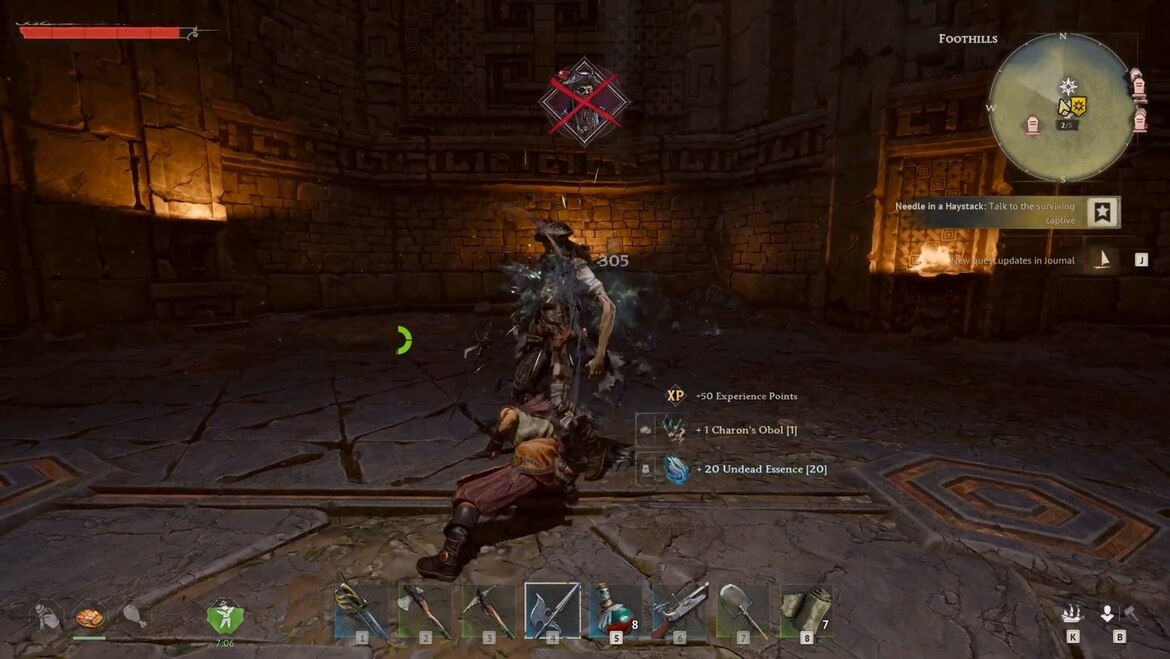Use the red health potion flask
This screenshot has width=1170, height=659.
[615, 609]
